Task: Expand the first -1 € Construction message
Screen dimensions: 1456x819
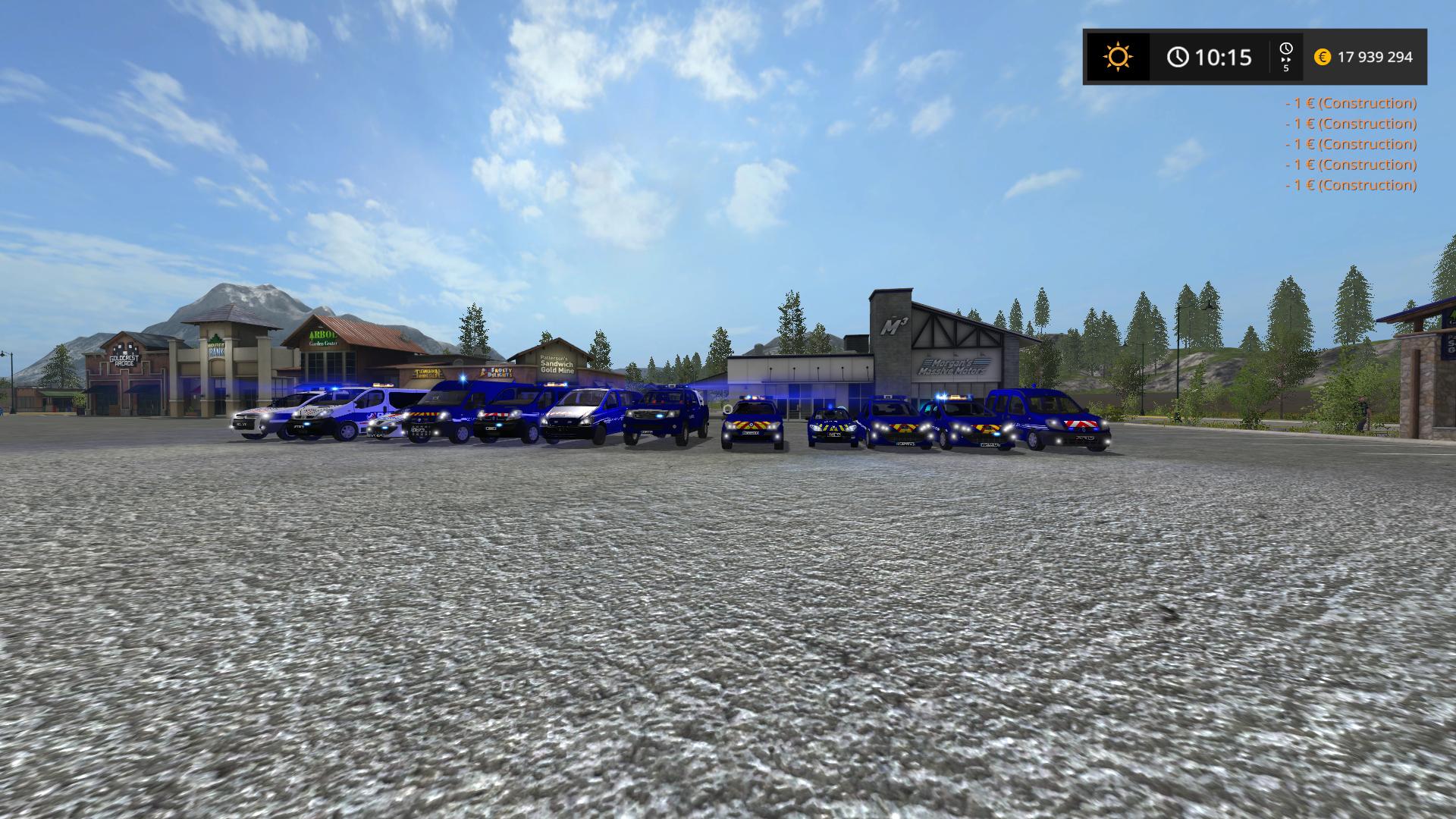Action: 1350,104
